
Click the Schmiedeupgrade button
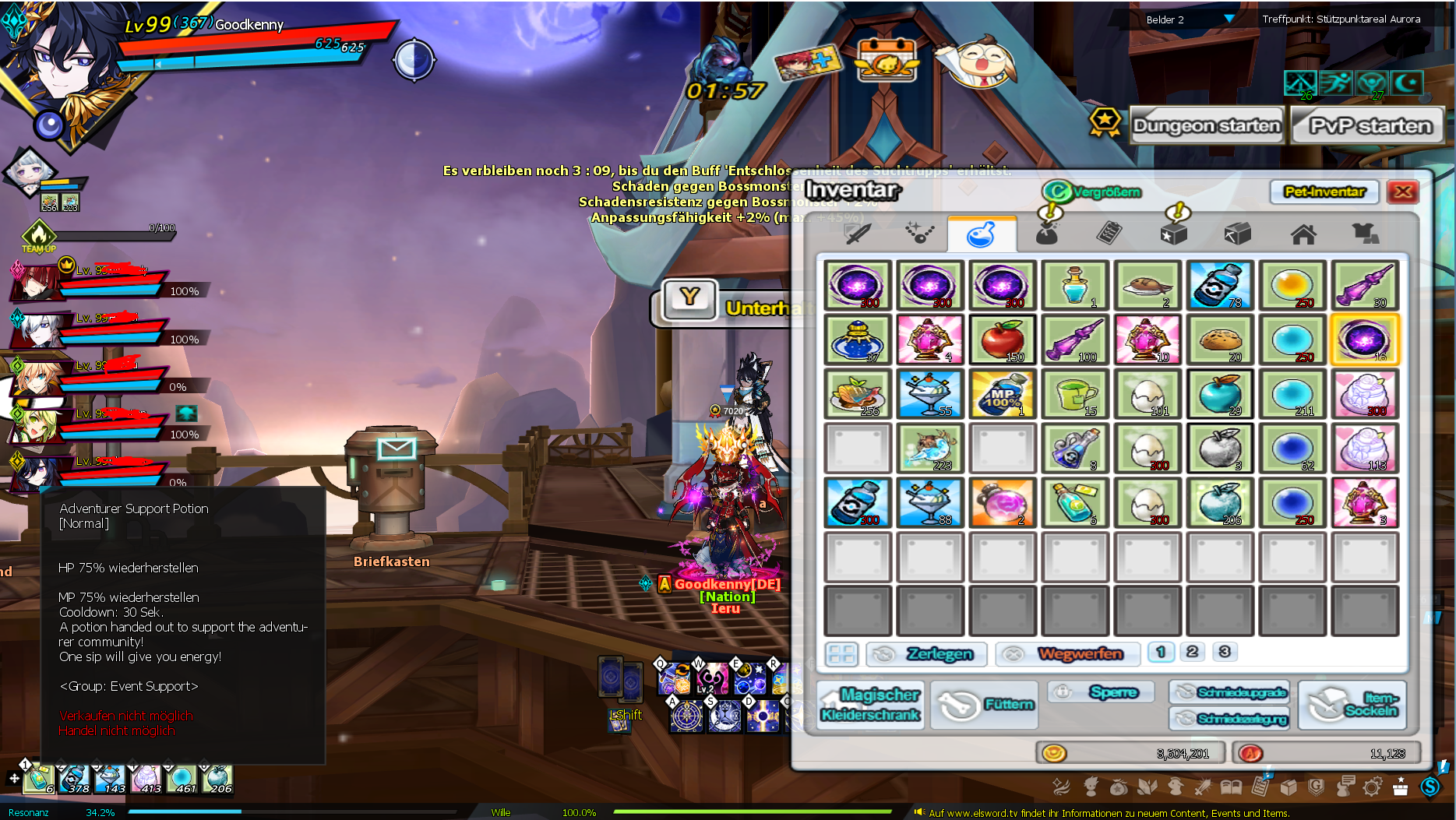click(1229, 692)
